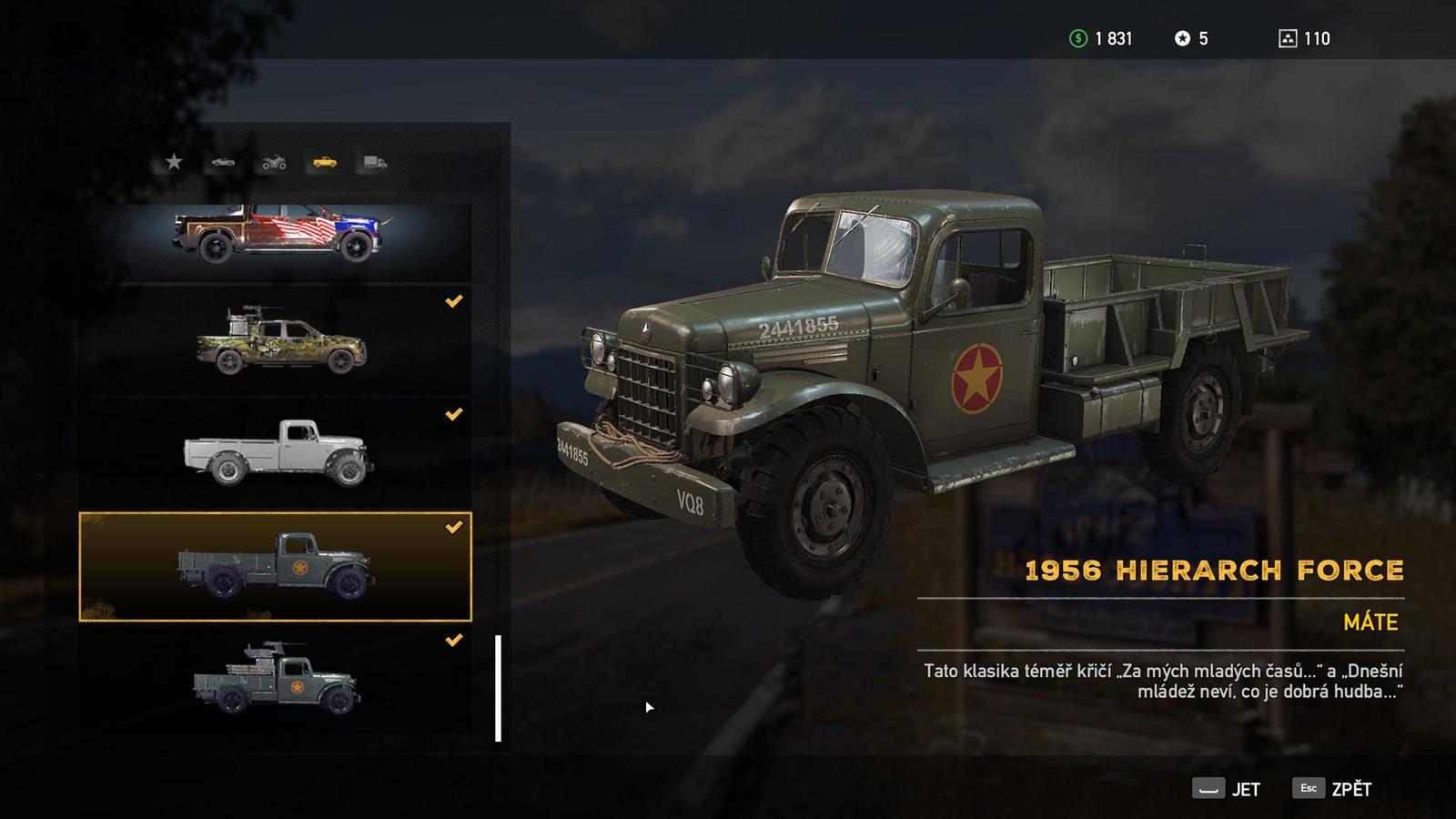Pick the white classic pickup truck
The image size is (1456, 819).
[x=276, y=453]
